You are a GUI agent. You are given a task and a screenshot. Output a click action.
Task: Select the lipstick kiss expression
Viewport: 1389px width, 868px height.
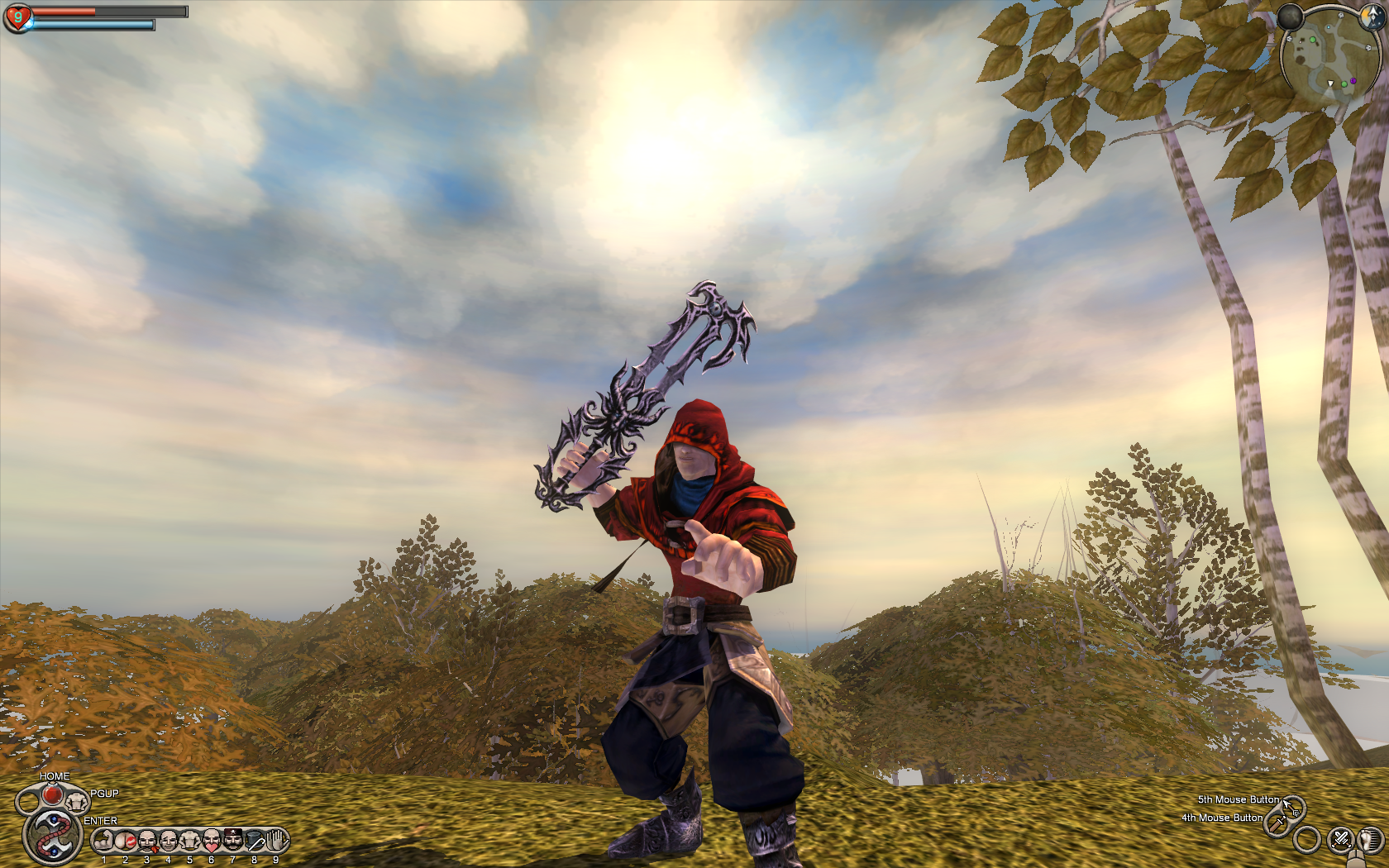(126, 842)
